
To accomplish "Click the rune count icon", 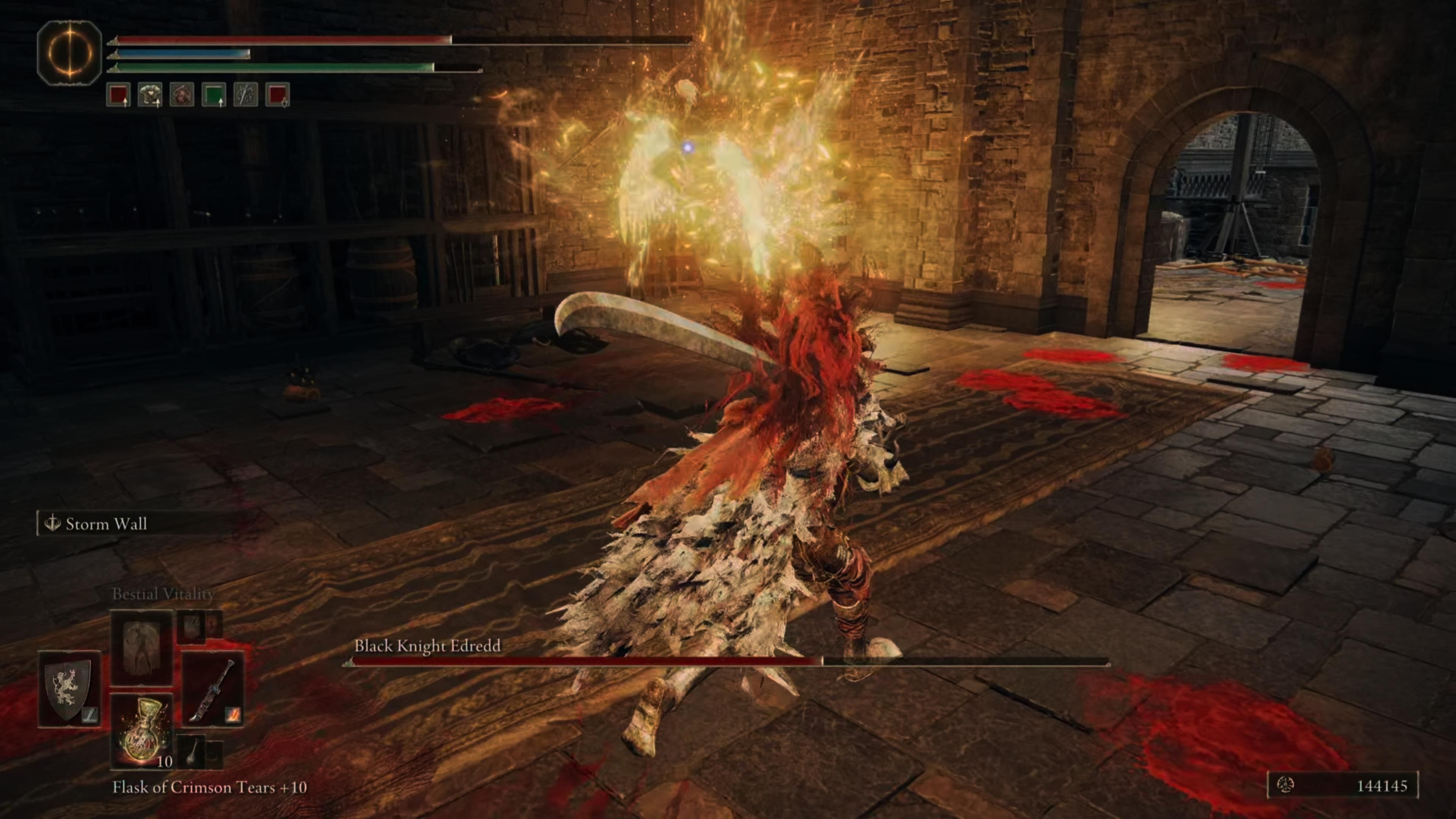I will tap(1285, 785).
